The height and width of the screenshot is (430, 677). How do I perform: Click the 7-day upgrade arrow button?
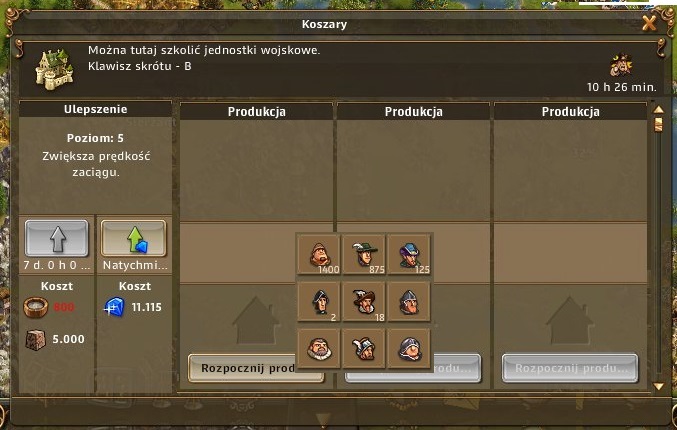tap(56, 239)
